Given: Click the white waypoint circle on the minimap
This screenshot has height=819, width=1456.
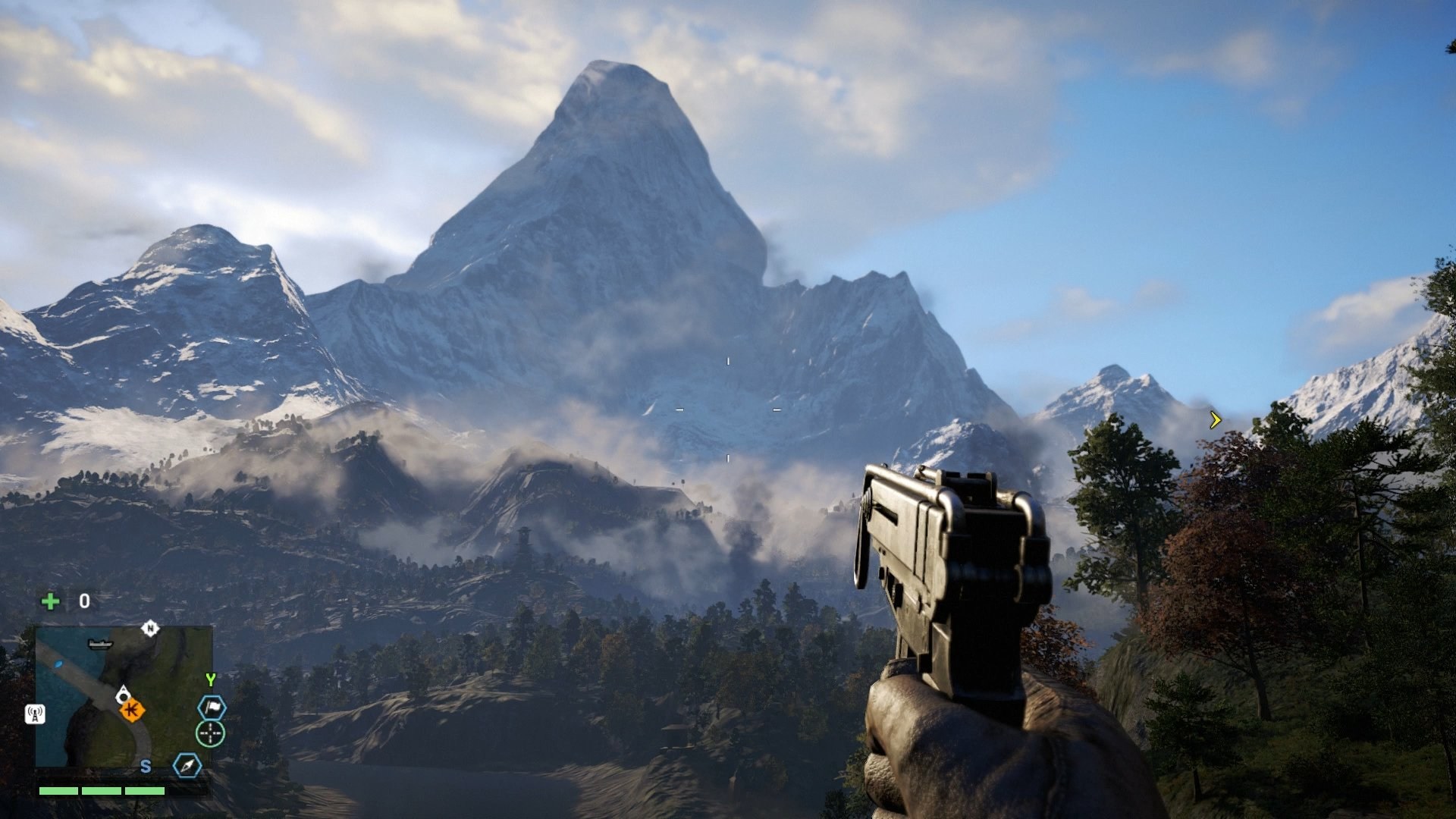Looking at the screenshot, I should [x=123, y=696].
